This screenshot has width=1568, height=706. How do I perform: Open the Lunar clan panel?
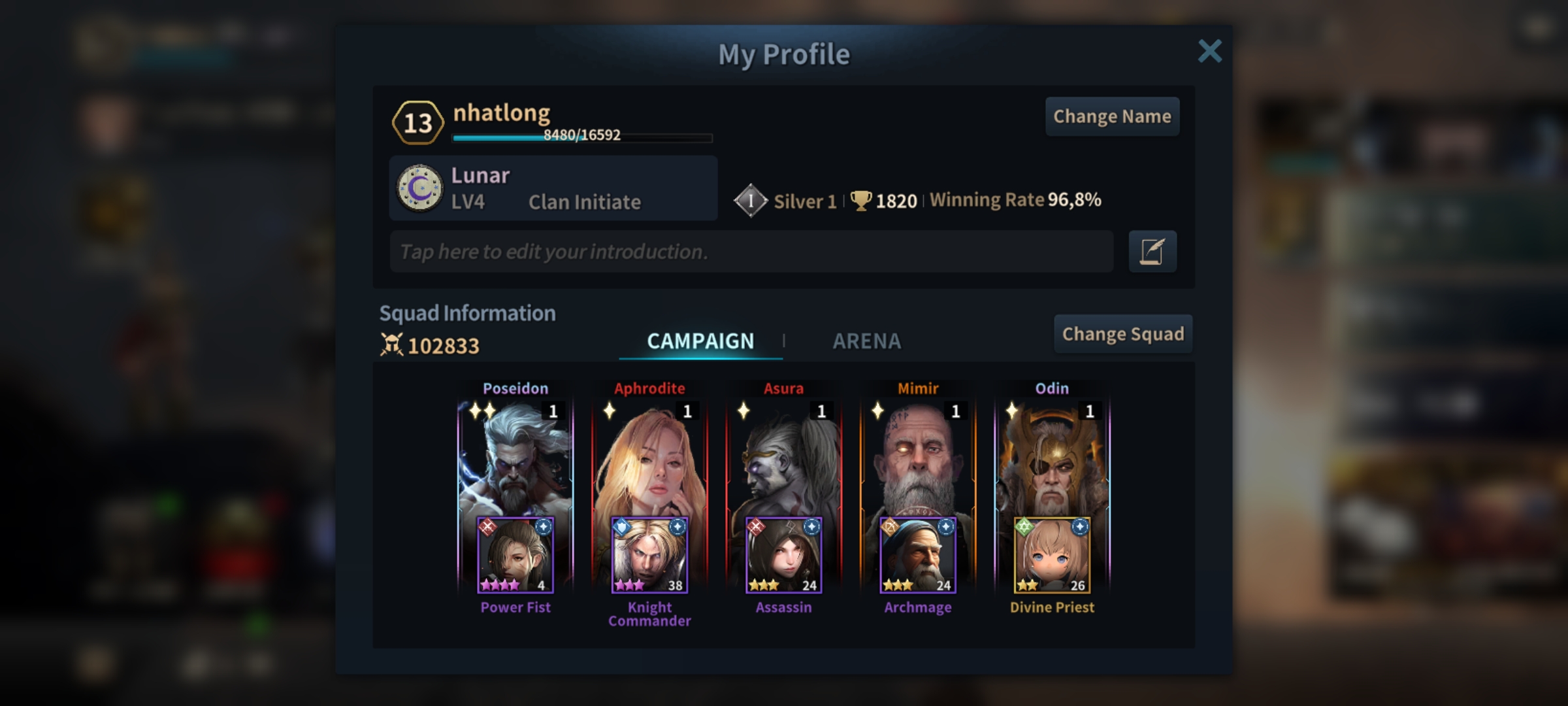[553, 188]
